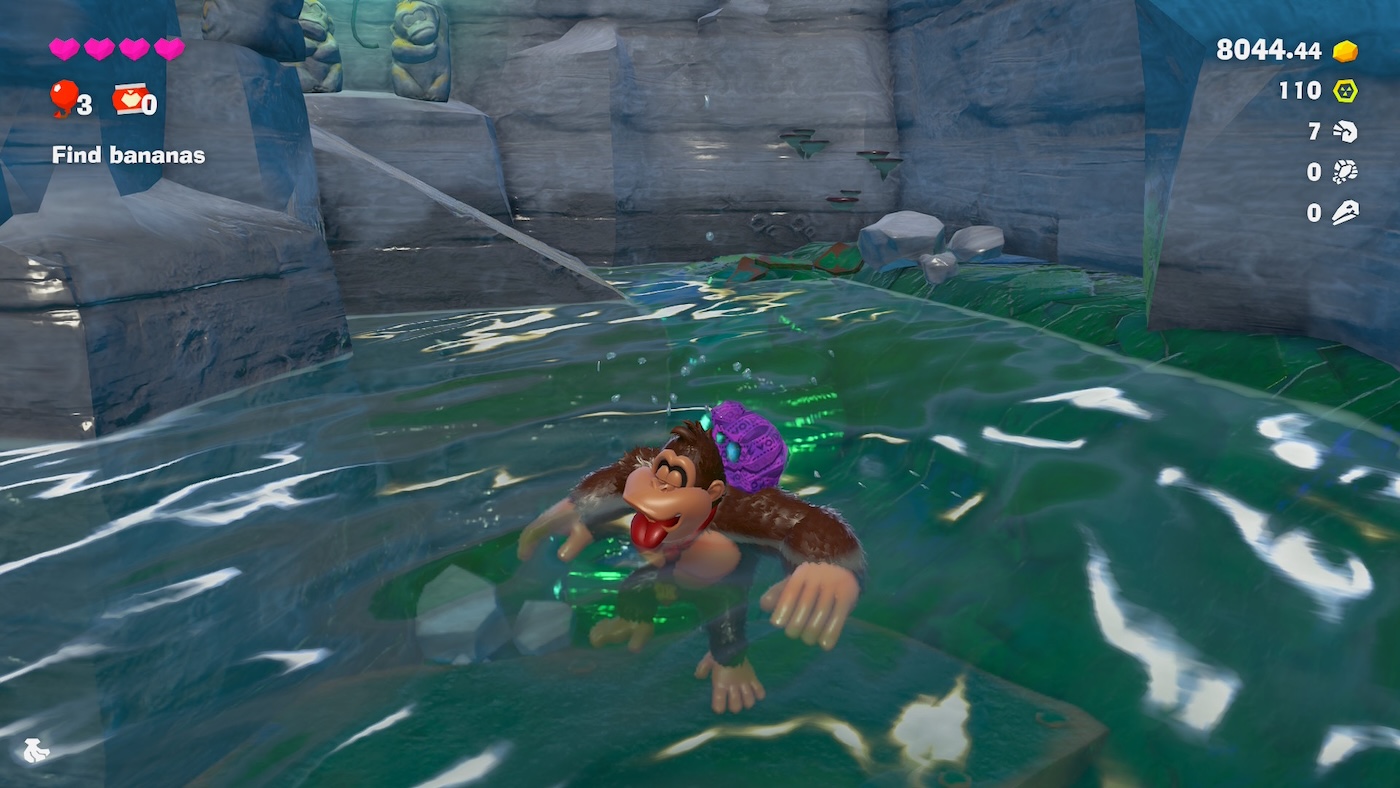This screenshot has width=1400, height=788.
Task: Click the red heart juice can icon
Action: click(130, 98)
